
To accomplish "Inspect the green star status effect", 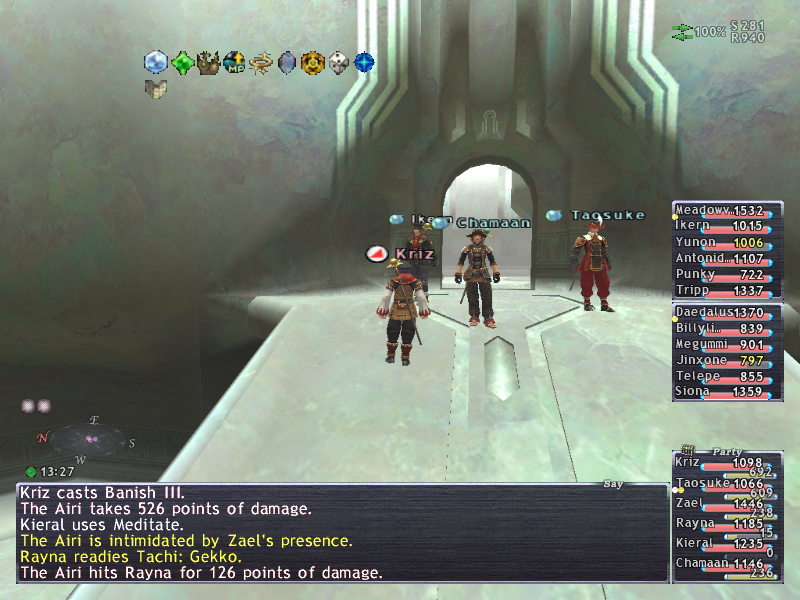I will coord(182,63).
